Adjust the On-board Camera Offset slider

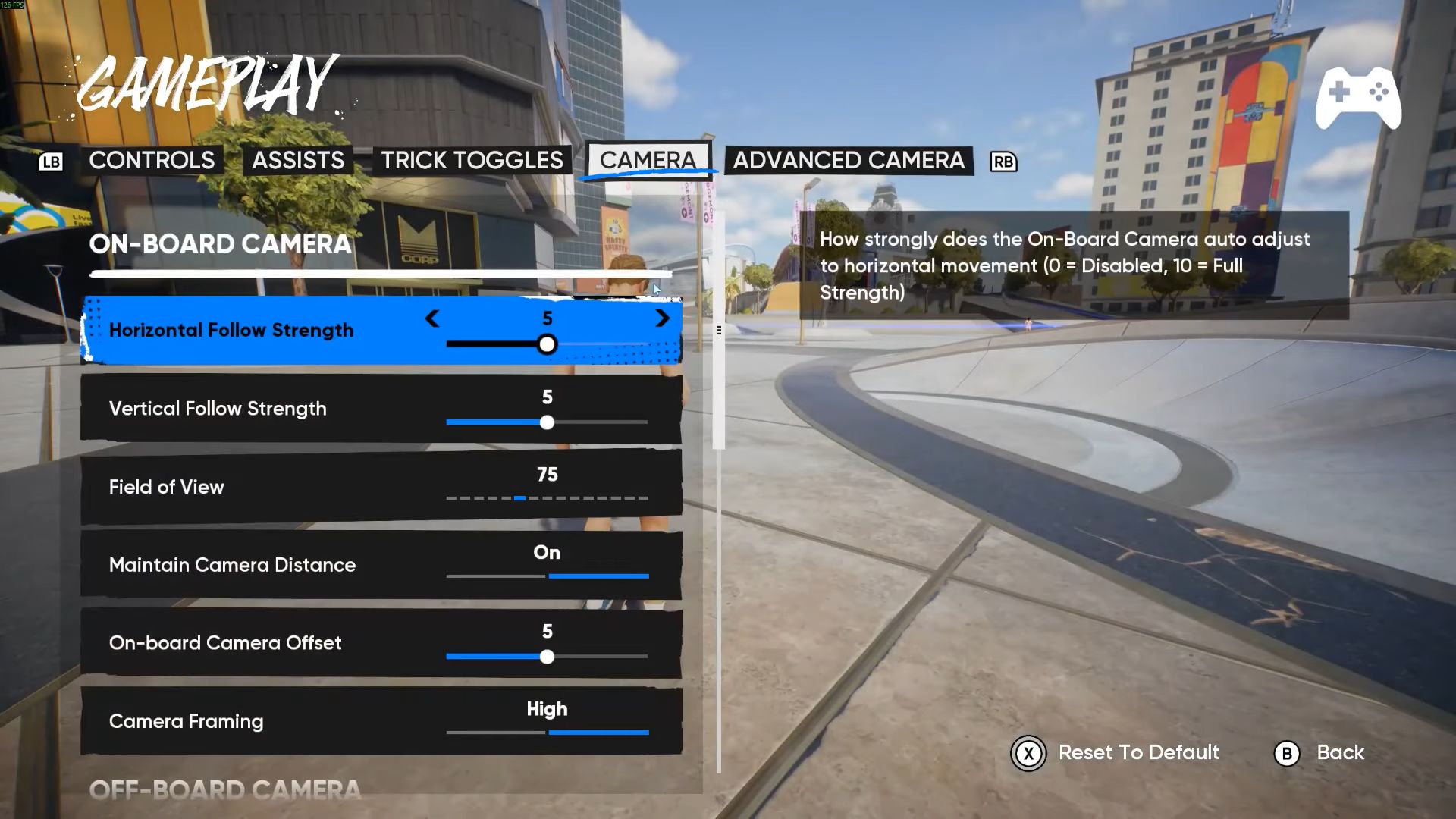pyautogui.click(x=547, y=657)
